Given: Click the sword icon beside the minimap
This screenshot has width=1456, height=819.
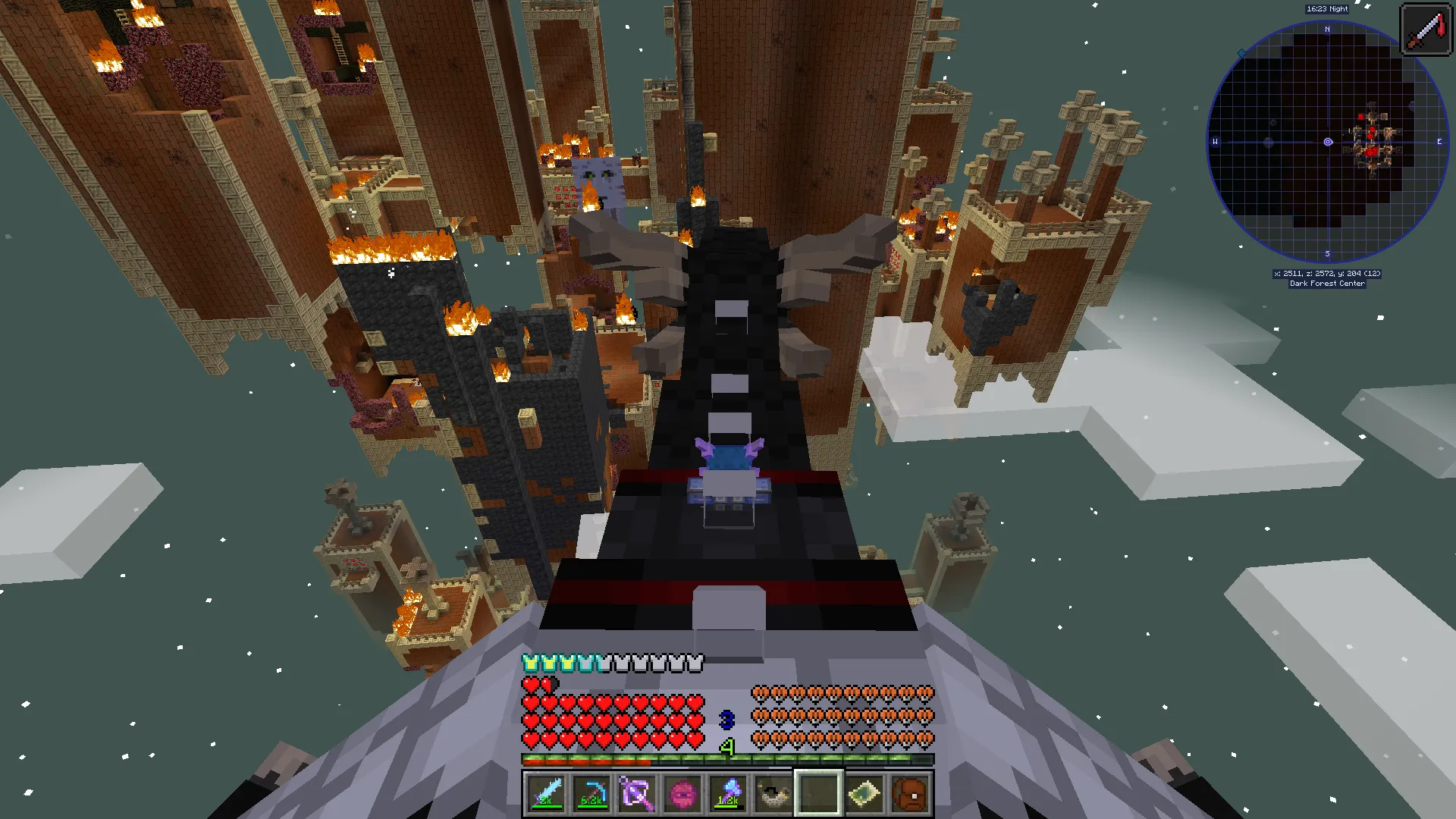Looking at the screenshot, I should click(1426, 29).
